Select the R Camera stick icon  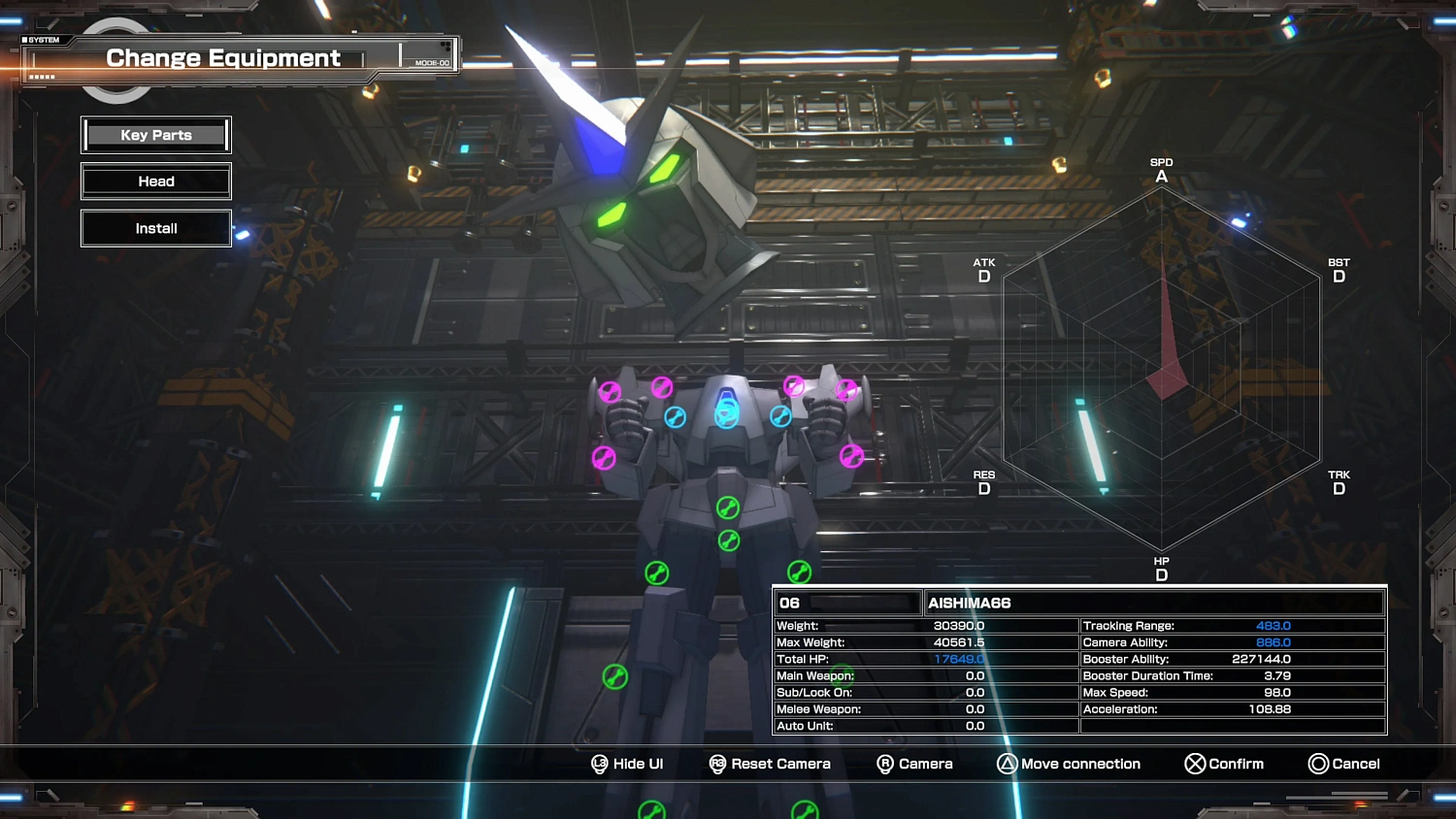[x=884, y=764]
